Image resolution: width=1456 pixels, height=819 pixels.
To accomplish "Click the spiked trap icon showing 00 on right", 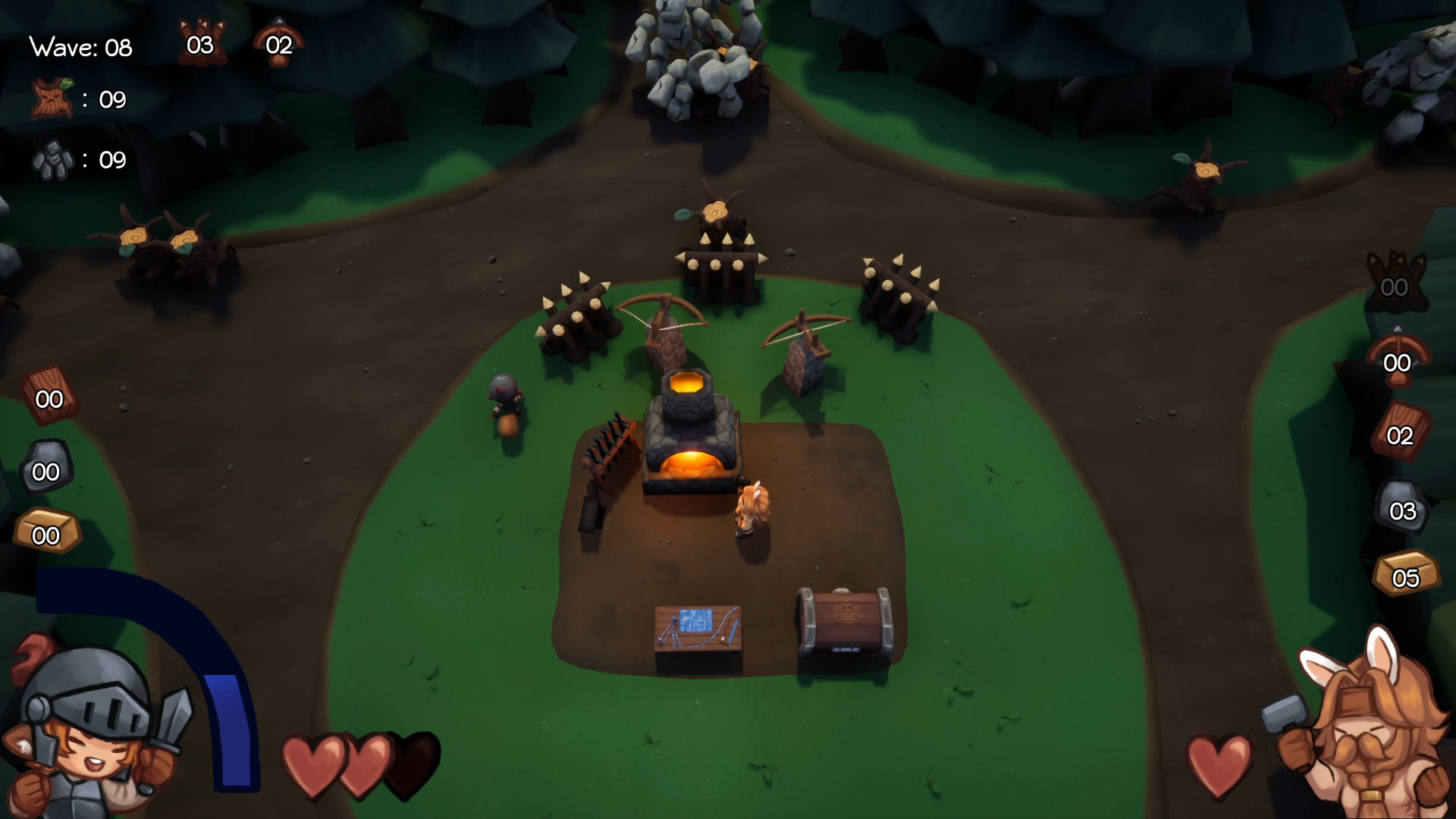I will tap(1395, 281).
